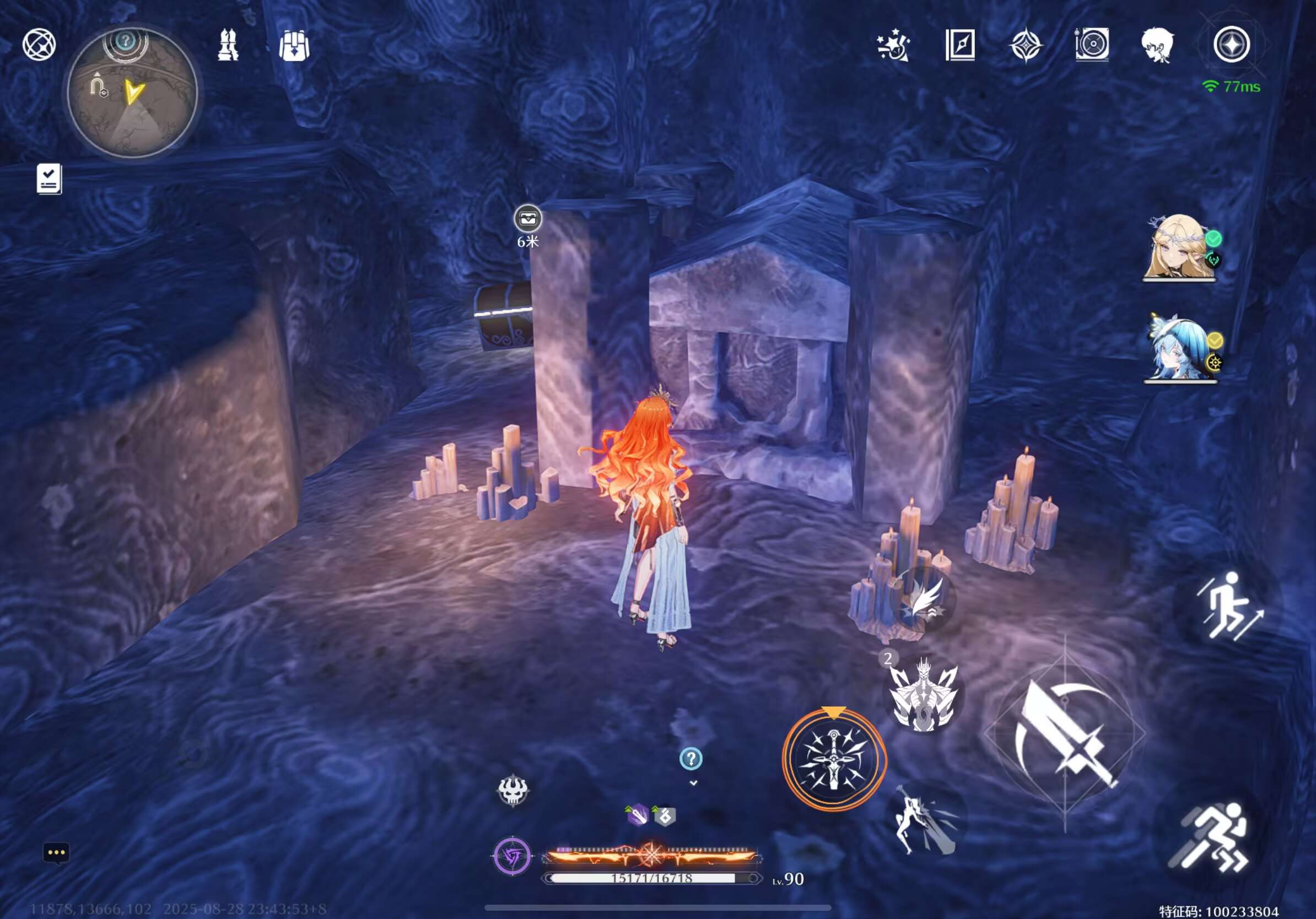Select the treasure chest tracker marker

click(527, 219)
